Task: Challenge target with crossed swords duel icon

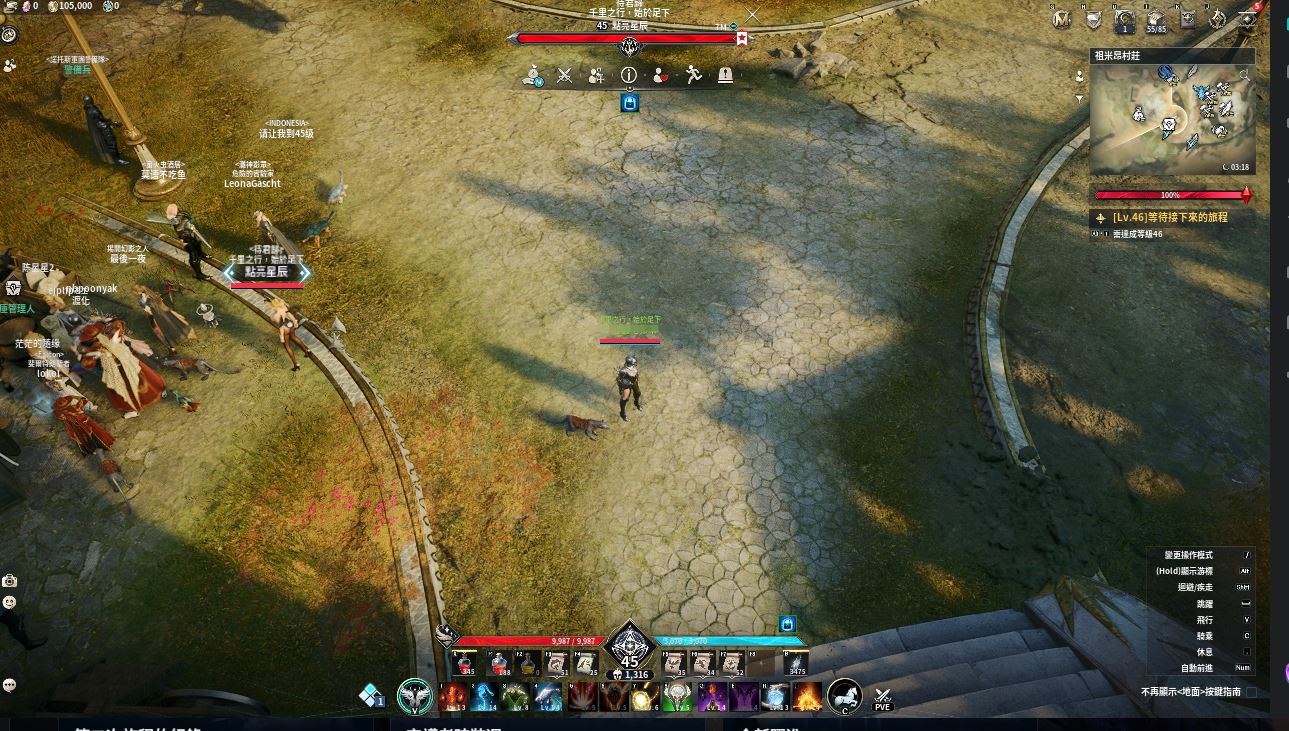Action: click(565, 75)
